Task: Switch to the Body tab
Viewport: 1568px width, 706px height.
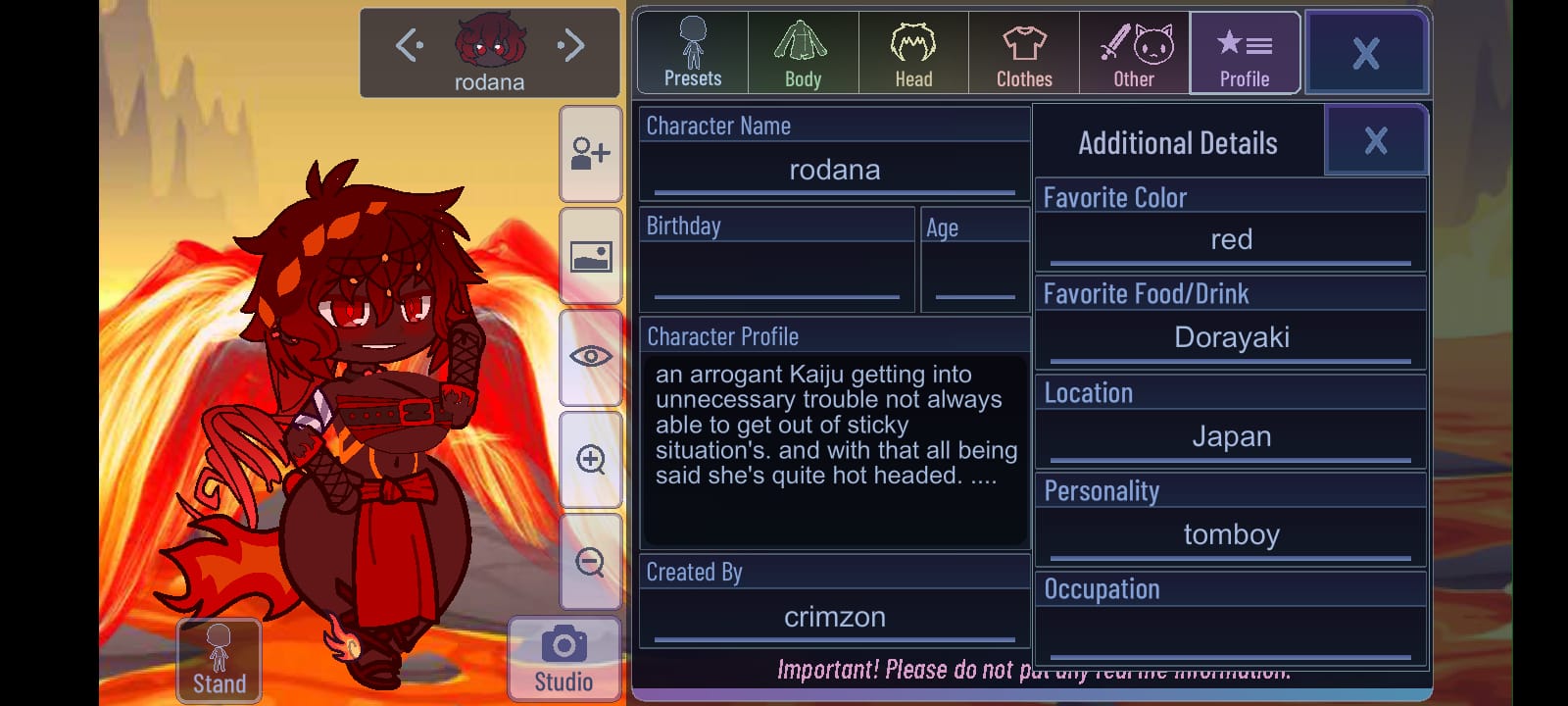Action: (x=803, y=53)
